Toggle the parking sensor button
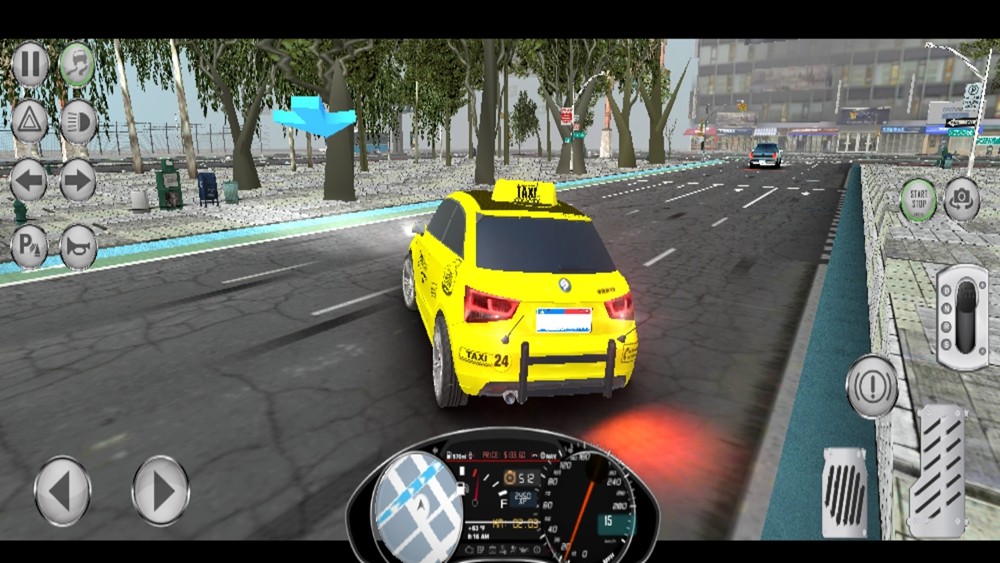This screenshot has height=563, width=1000. tap(30, 247)
